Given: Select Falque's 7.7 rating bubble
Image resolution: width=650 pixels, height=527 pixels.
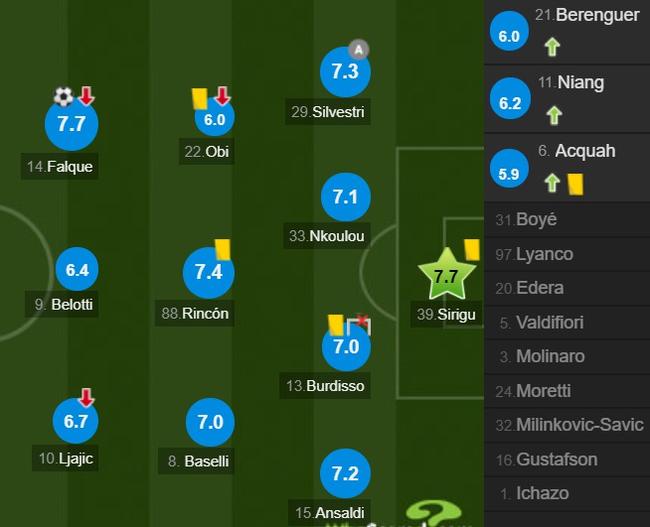Looking at the screenshot, I should [x=71, y=125].
